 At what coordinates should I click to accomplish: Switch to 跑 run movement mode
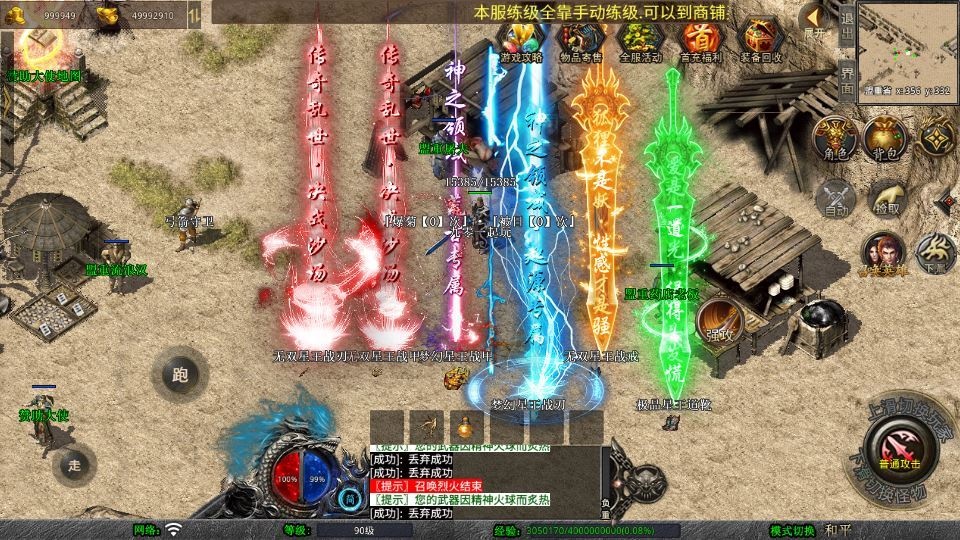pyautogui.click(x=180, y=376)
